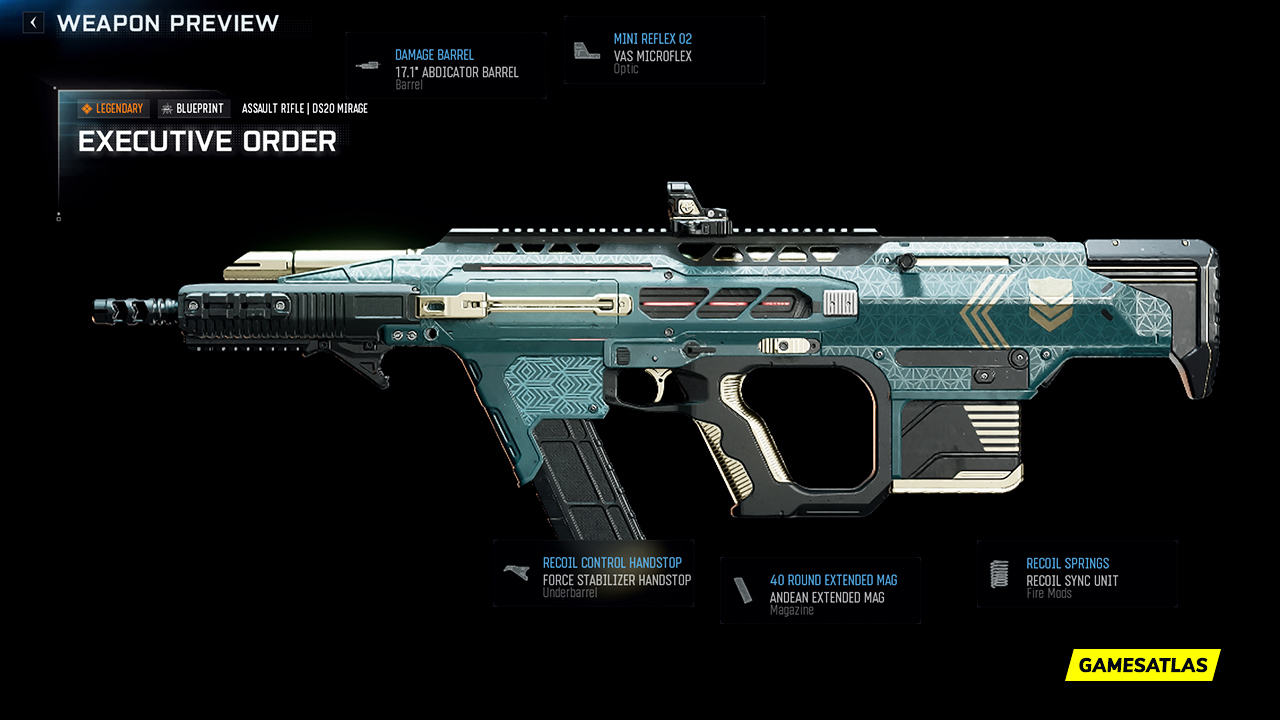Toggle the LEGENDARY rarity badge
Image resolution: width=1280 pixels, height=720 pixels.
point(112,108)
